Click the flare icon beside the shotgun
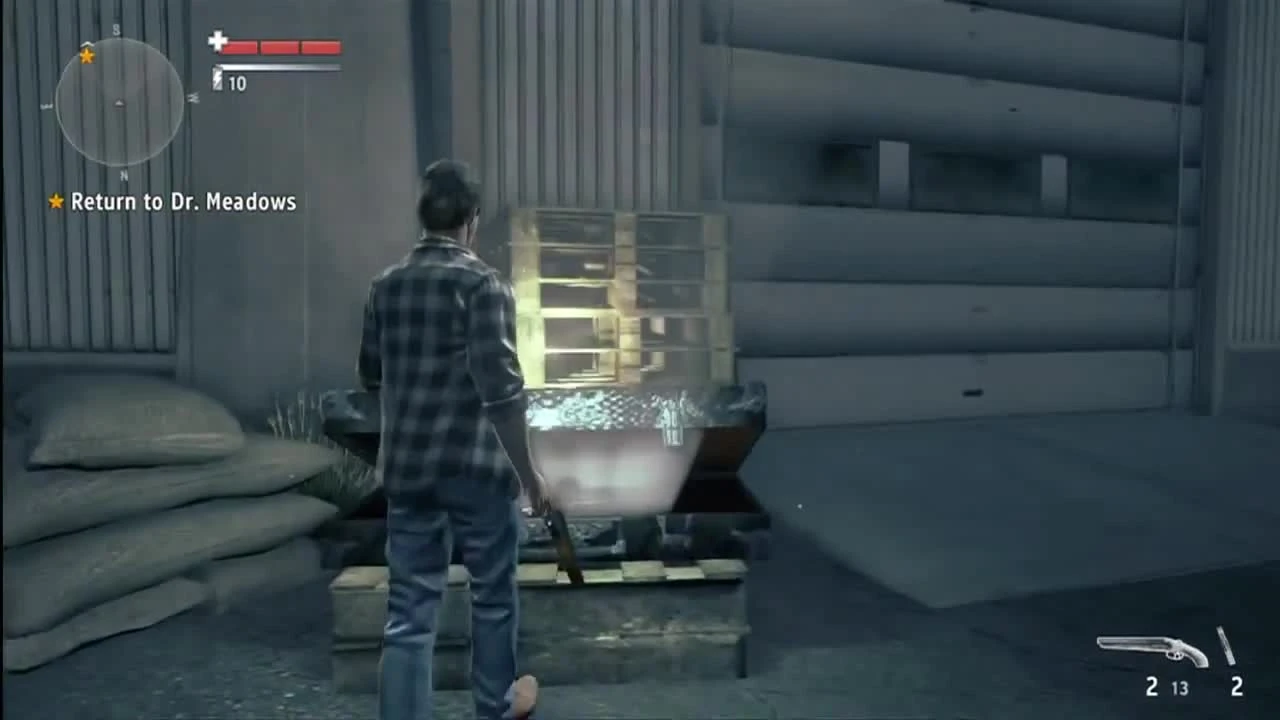1280x720 pixels. (1228, 645)
